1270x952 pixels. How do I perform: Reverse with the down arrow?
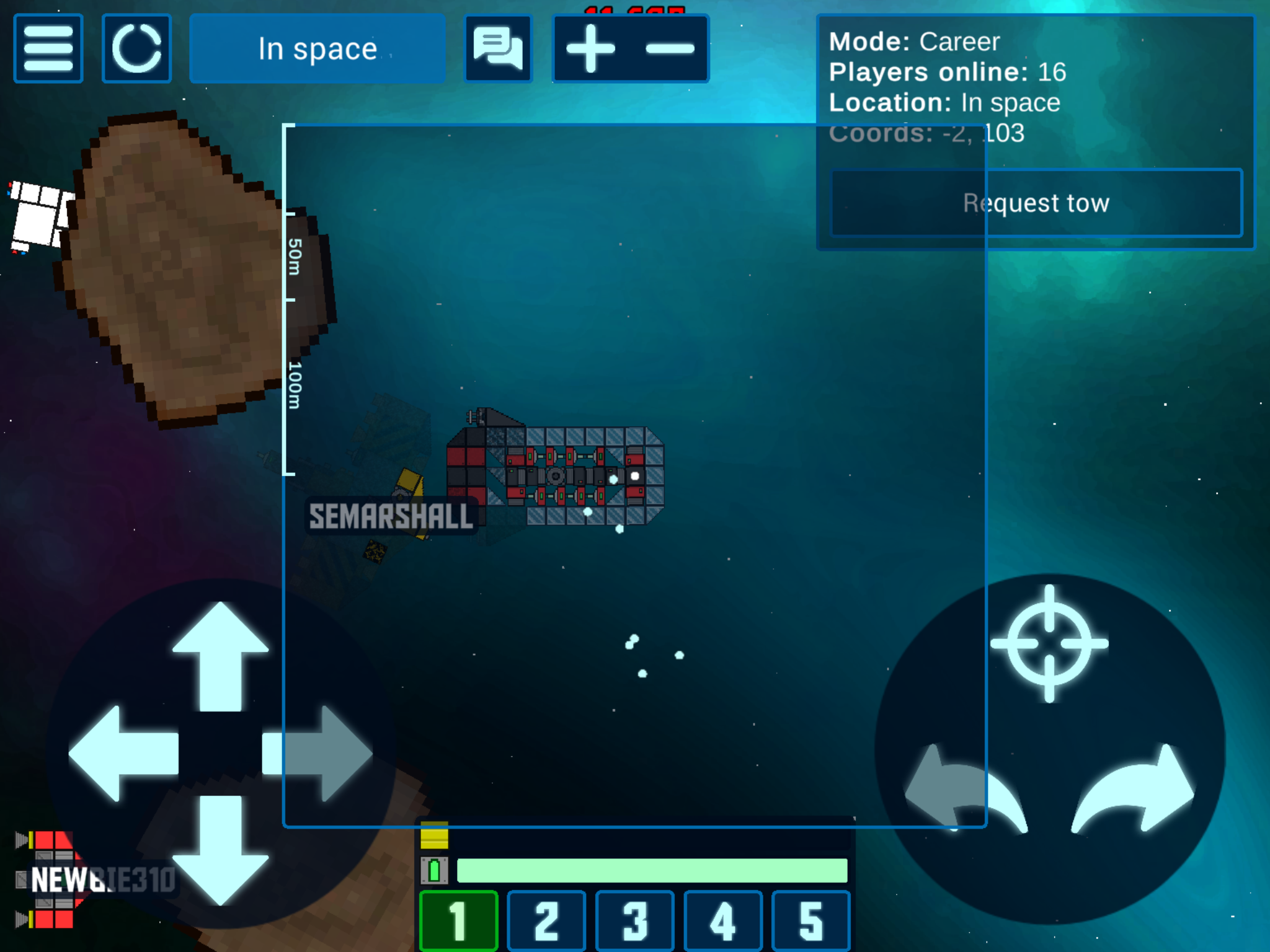[220, 849]
